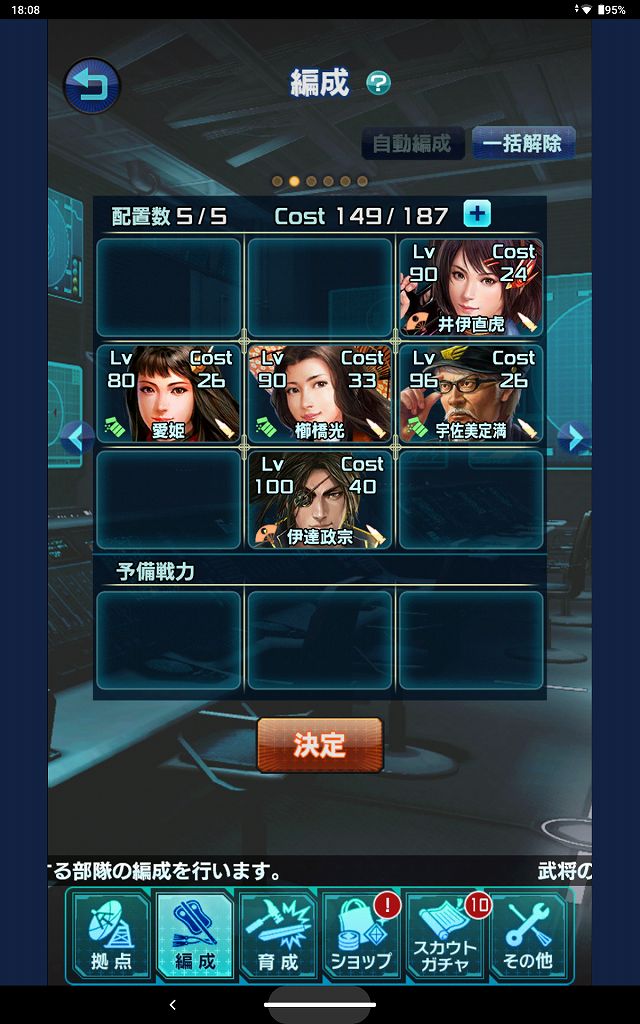Select the 櫛橋光 unit card
The height and width of the screenshot is (1024, 640).
point(320,393)
